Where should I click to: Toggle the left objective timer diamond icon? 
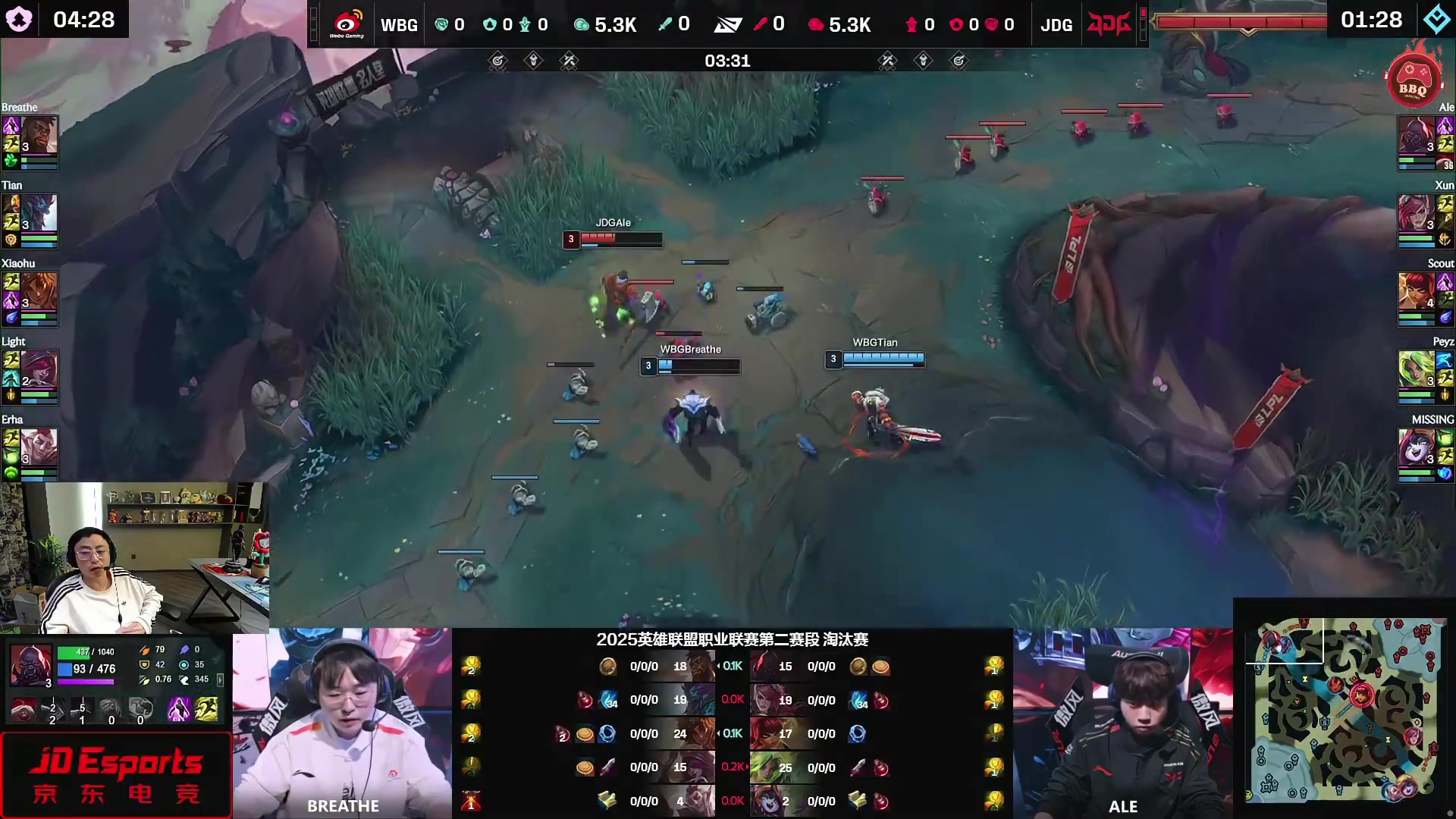pyautogui.click(x=534, y=61)
